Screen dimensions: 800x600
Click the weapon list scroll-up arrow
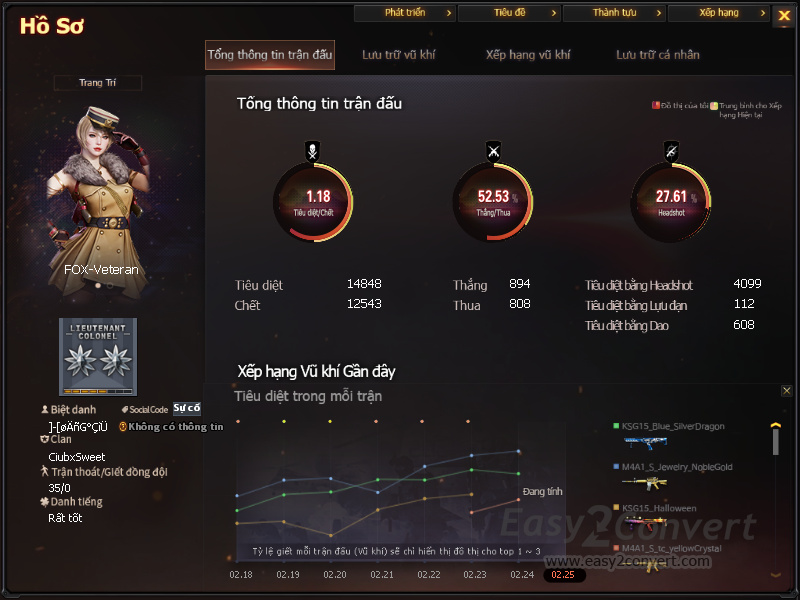775,426
